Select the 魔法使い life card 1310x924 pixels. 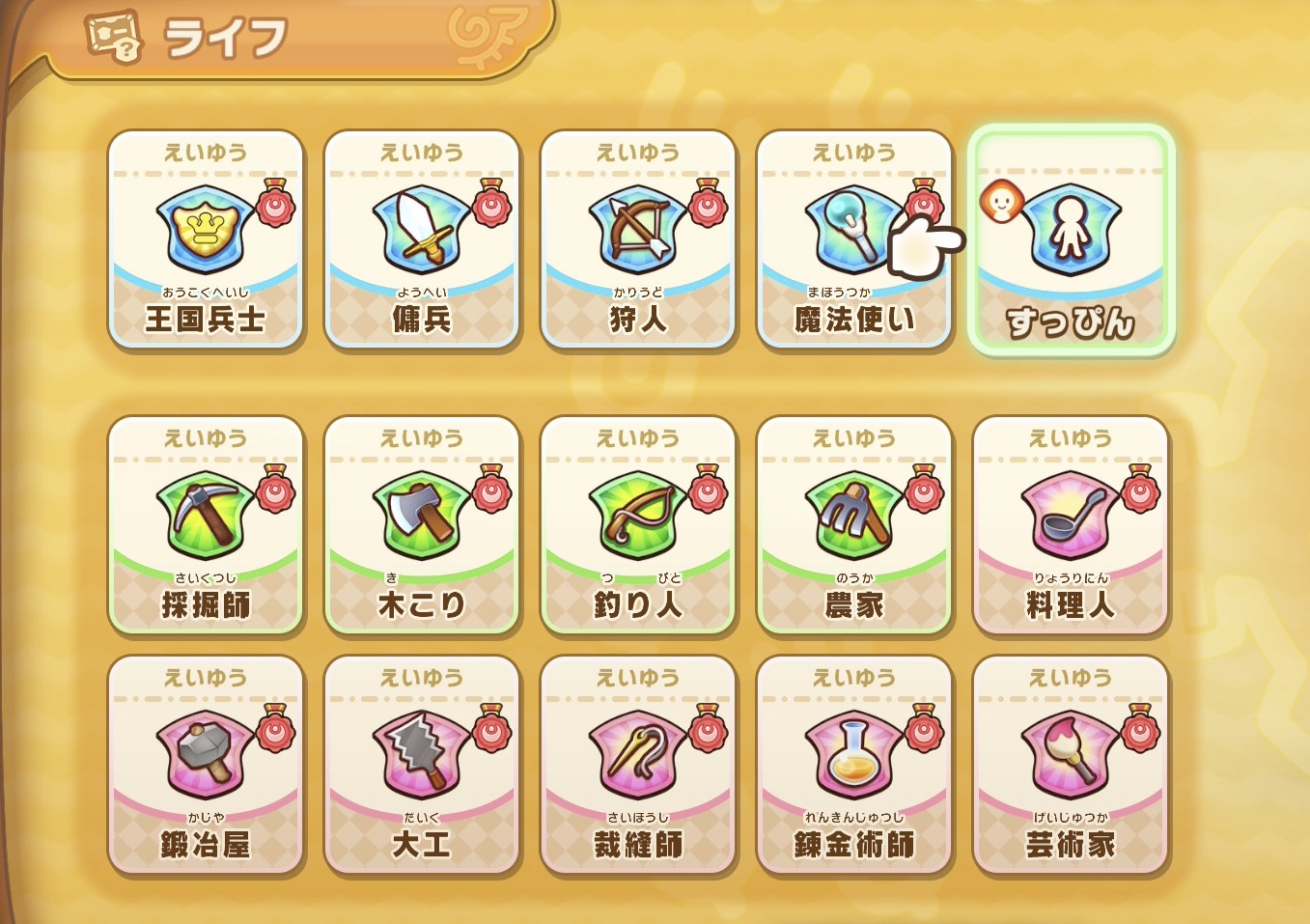pos(853,239)
